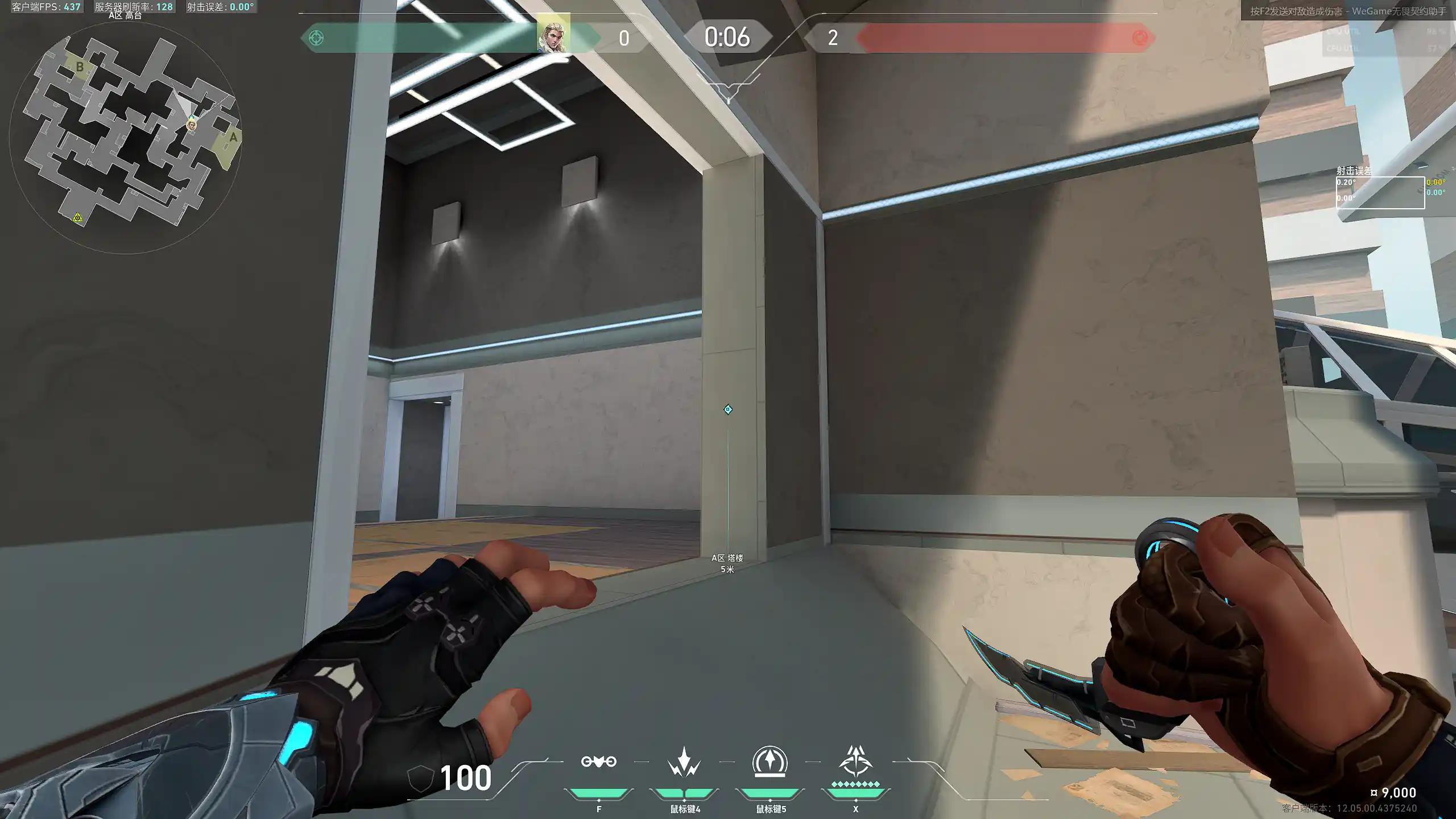Click the shooting error graph box
This screenshot has height=819, width=1456.
[x=1380, y=193]
